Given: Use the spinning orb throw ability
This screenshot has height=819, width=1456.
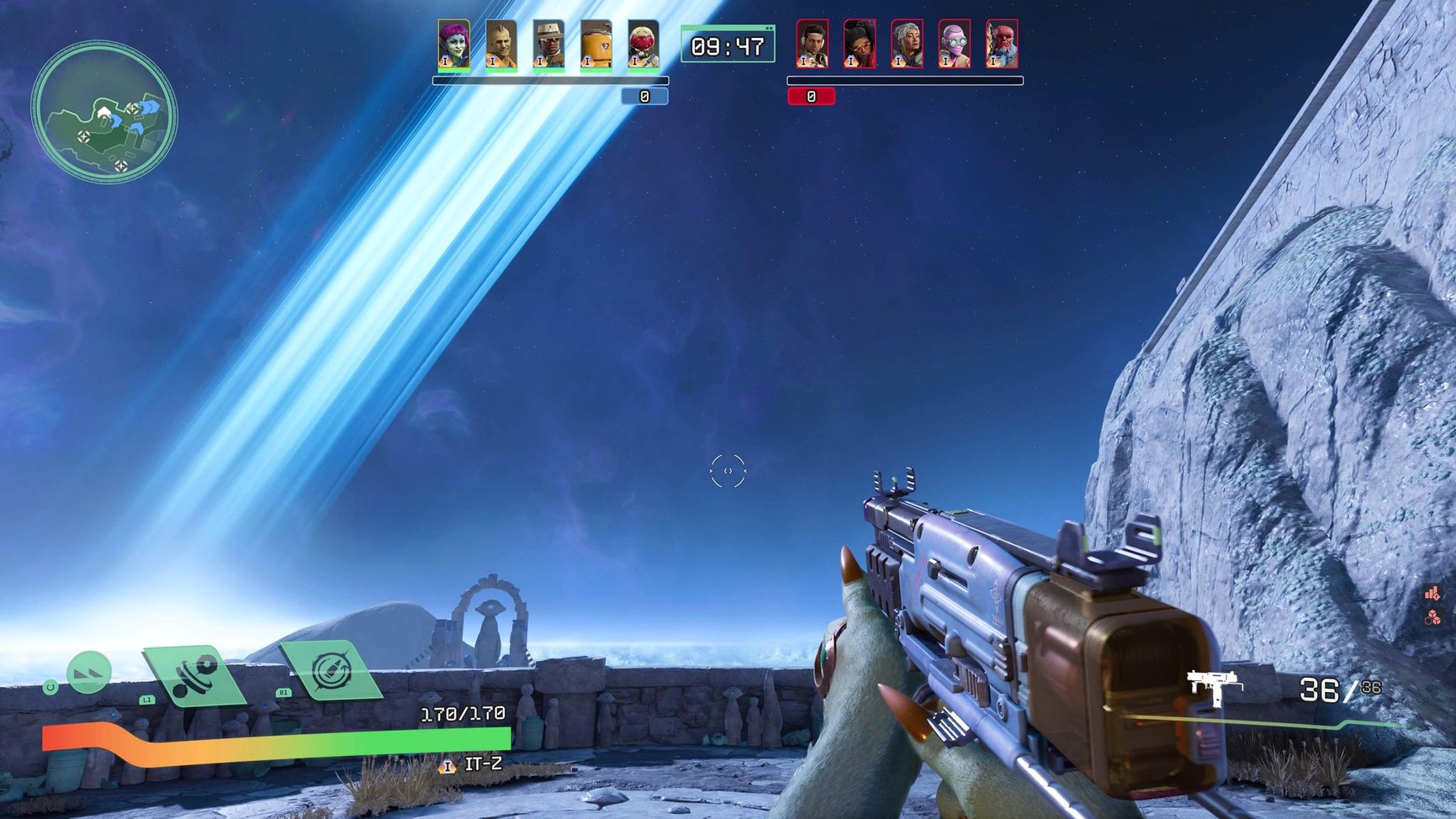Looking at the screenshot, I should click(x=194, y=674).
